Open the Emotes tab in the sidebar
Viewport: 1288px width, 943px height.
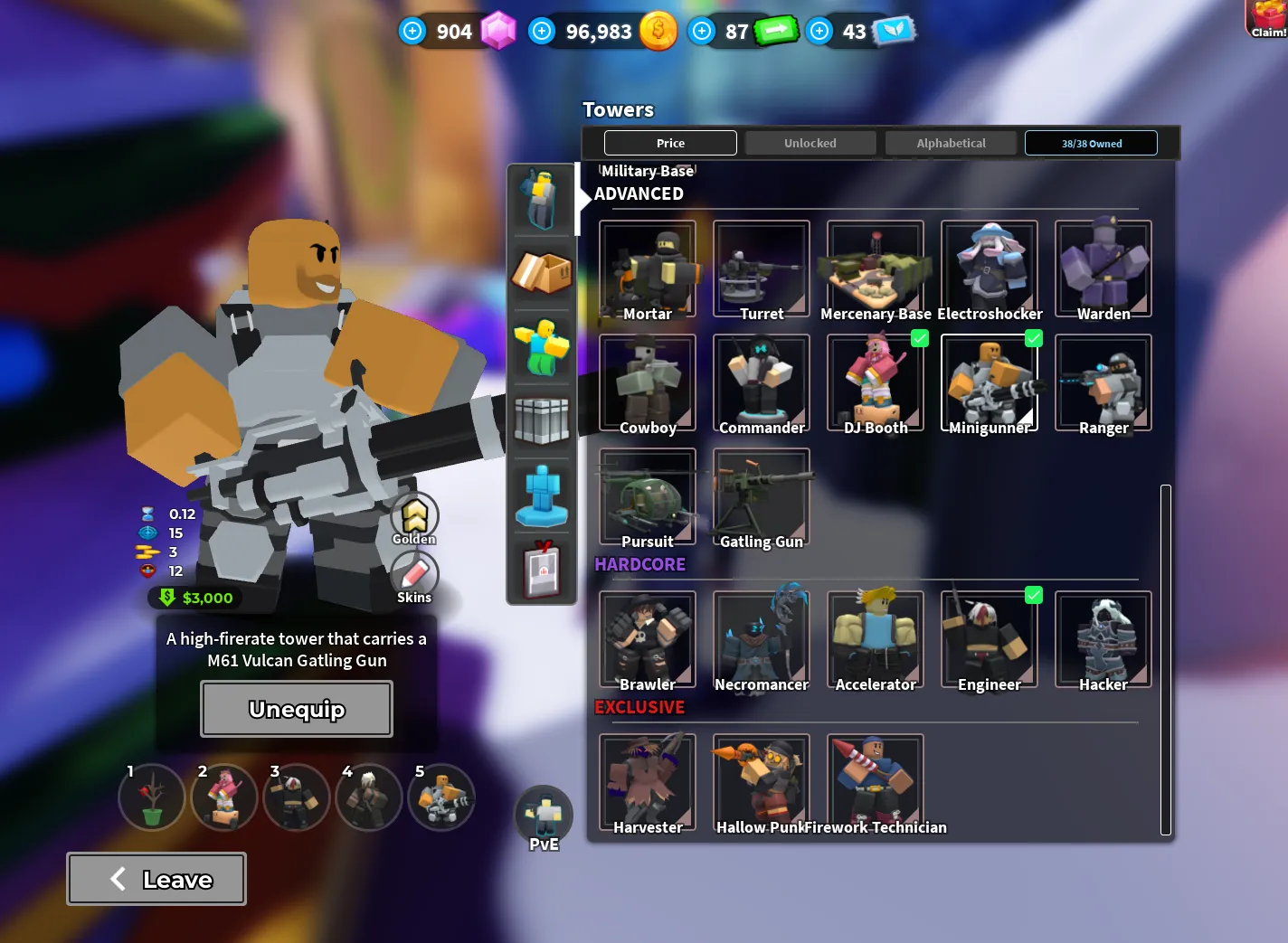tap(541, 347)
